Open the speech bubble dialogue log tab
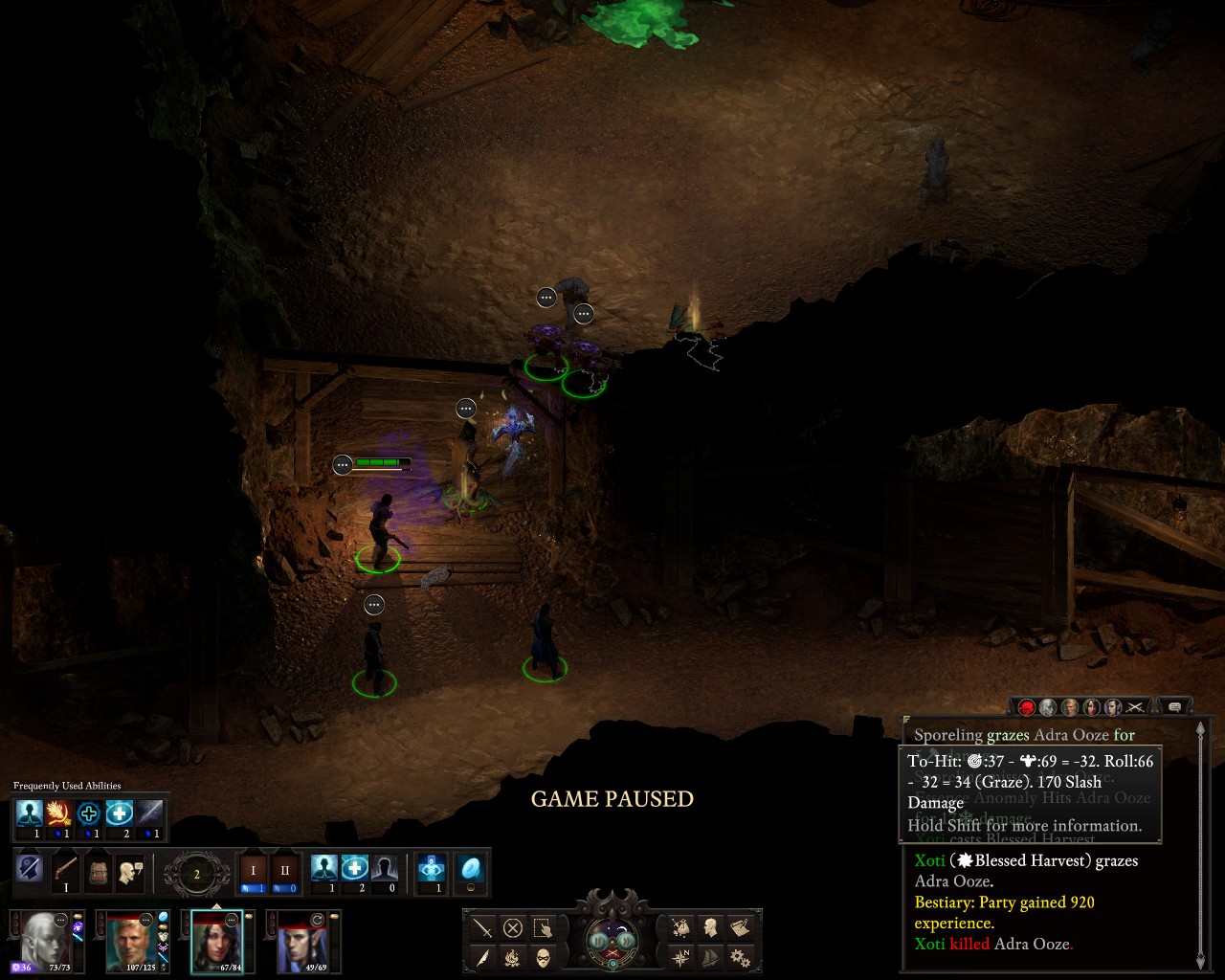The image size is (1225, 980). click(x=1174, y=707)
